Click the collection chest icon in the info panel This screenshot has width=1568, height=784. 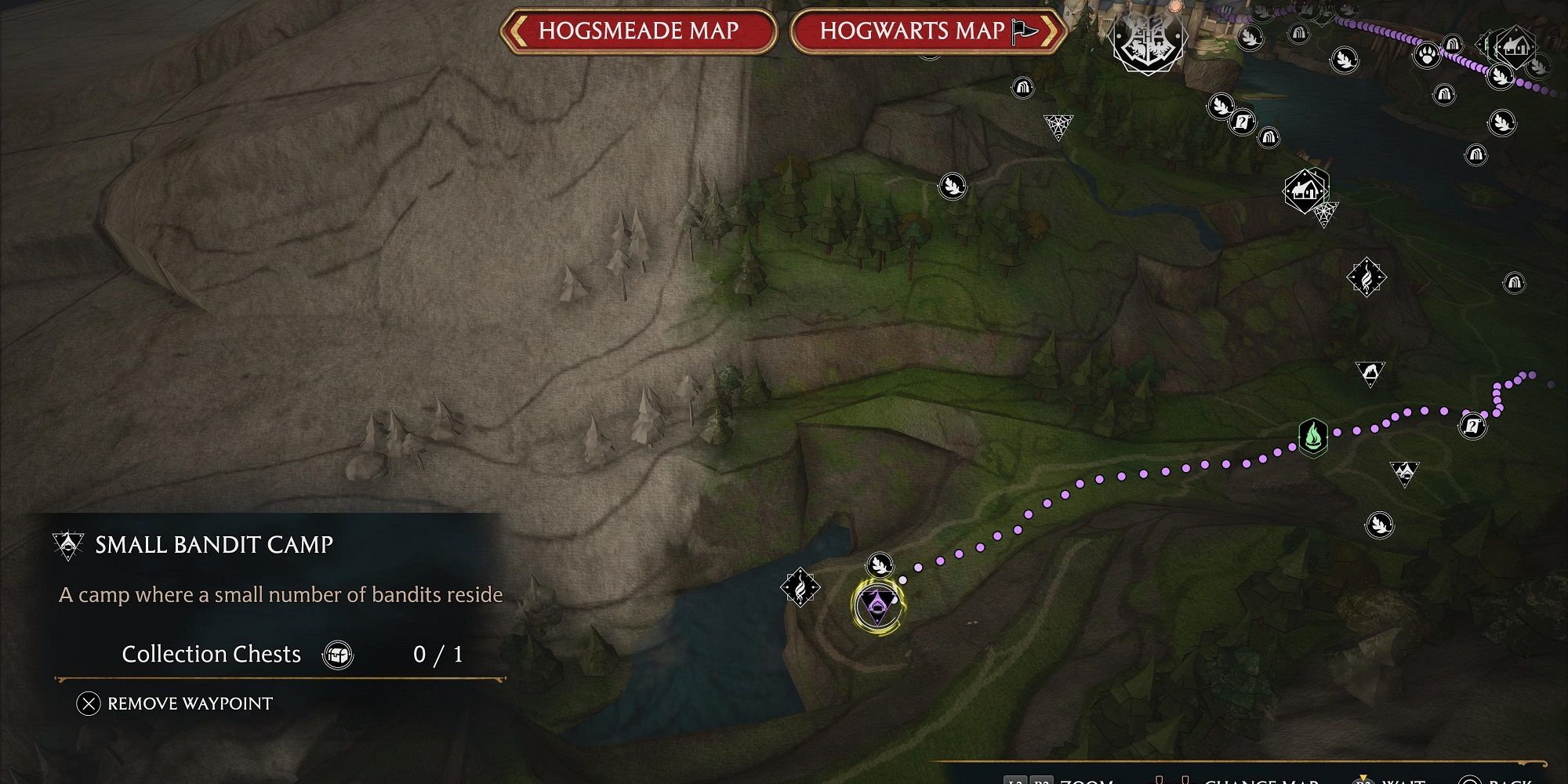[x=337, y=655]
